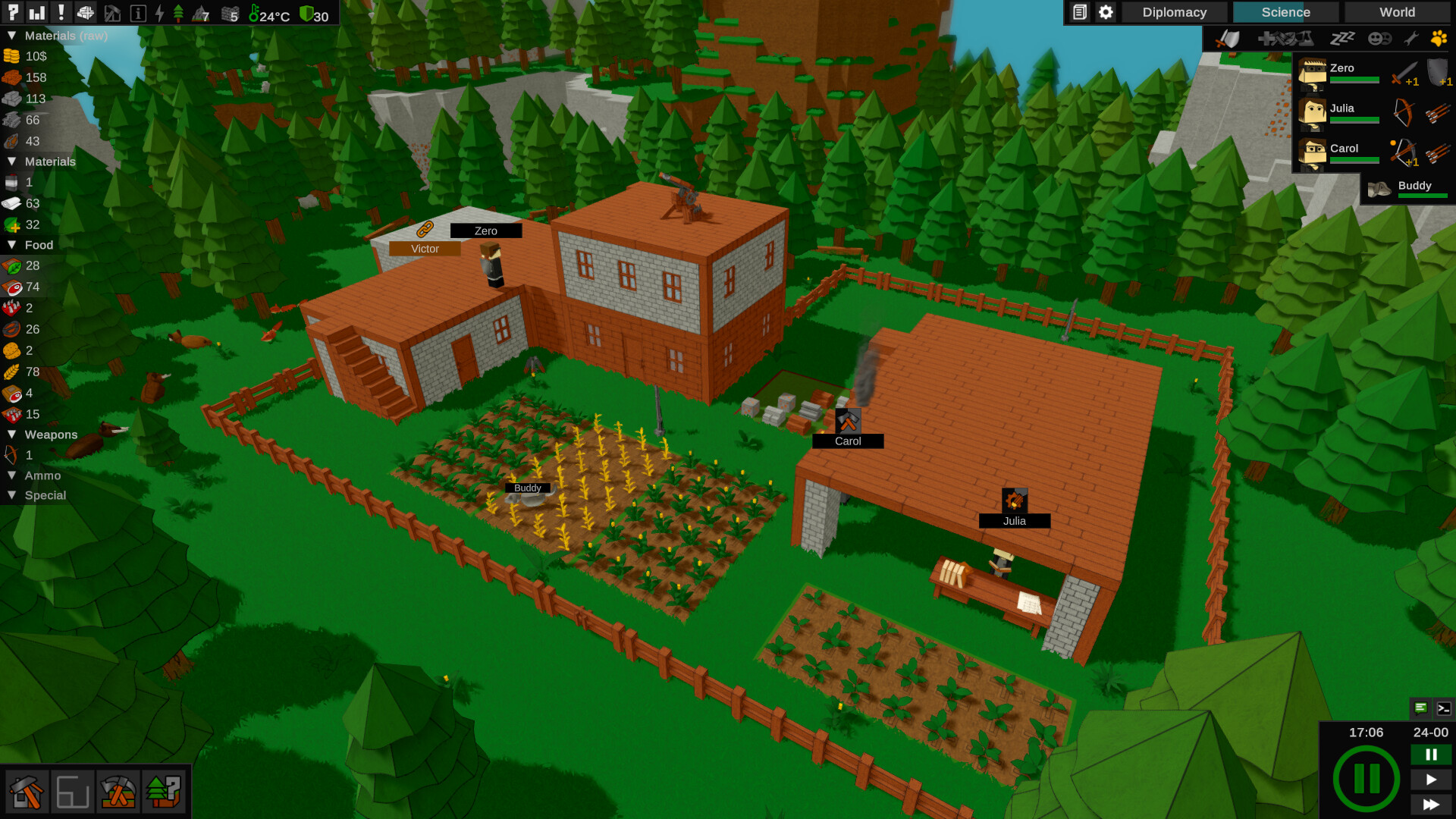The image size is (1456, 819).
Task: Open the mining pickaxe tool
Action: click(x=118, y=792)
